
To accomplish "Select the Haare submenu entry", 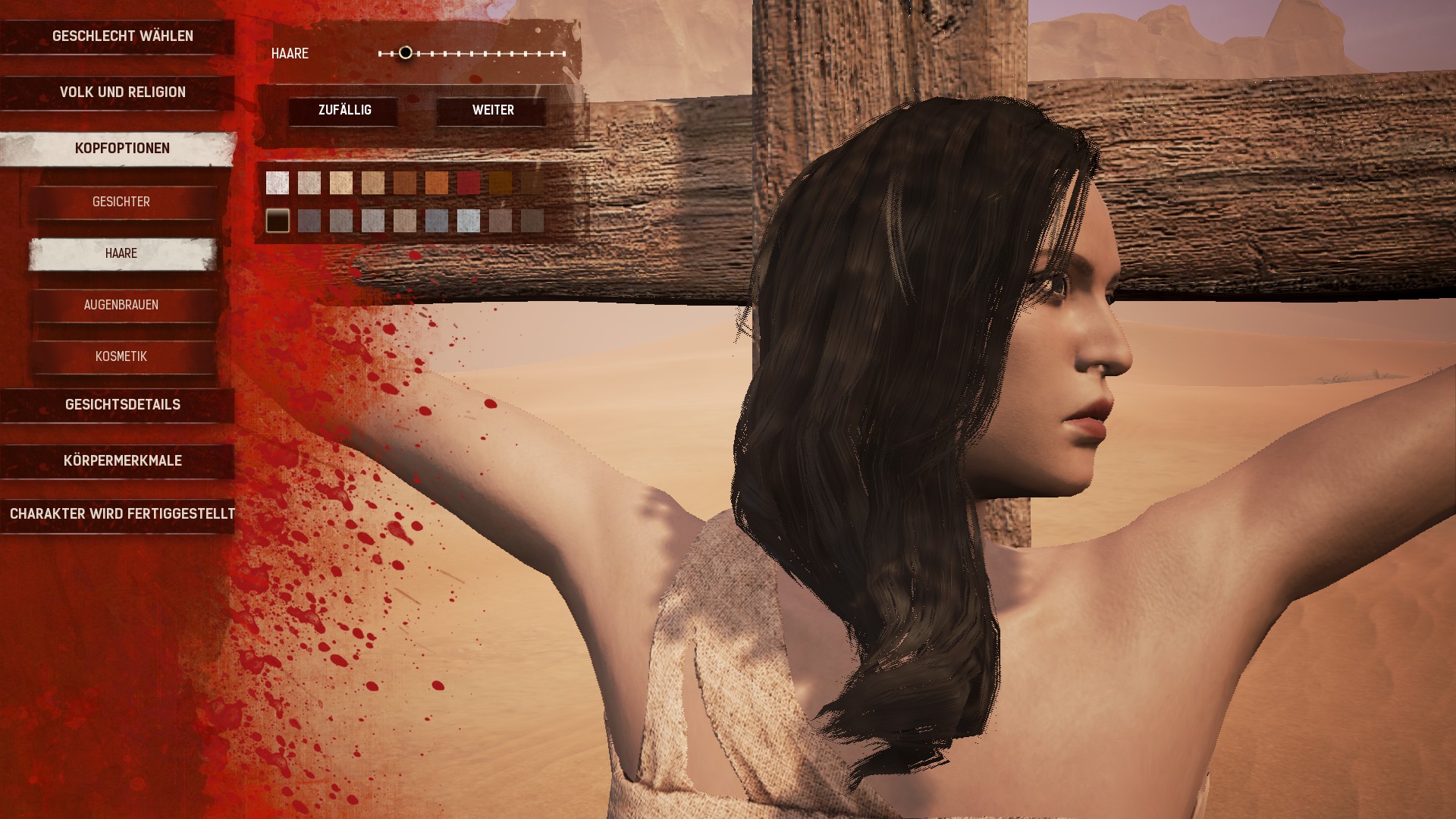I will 121,253.
